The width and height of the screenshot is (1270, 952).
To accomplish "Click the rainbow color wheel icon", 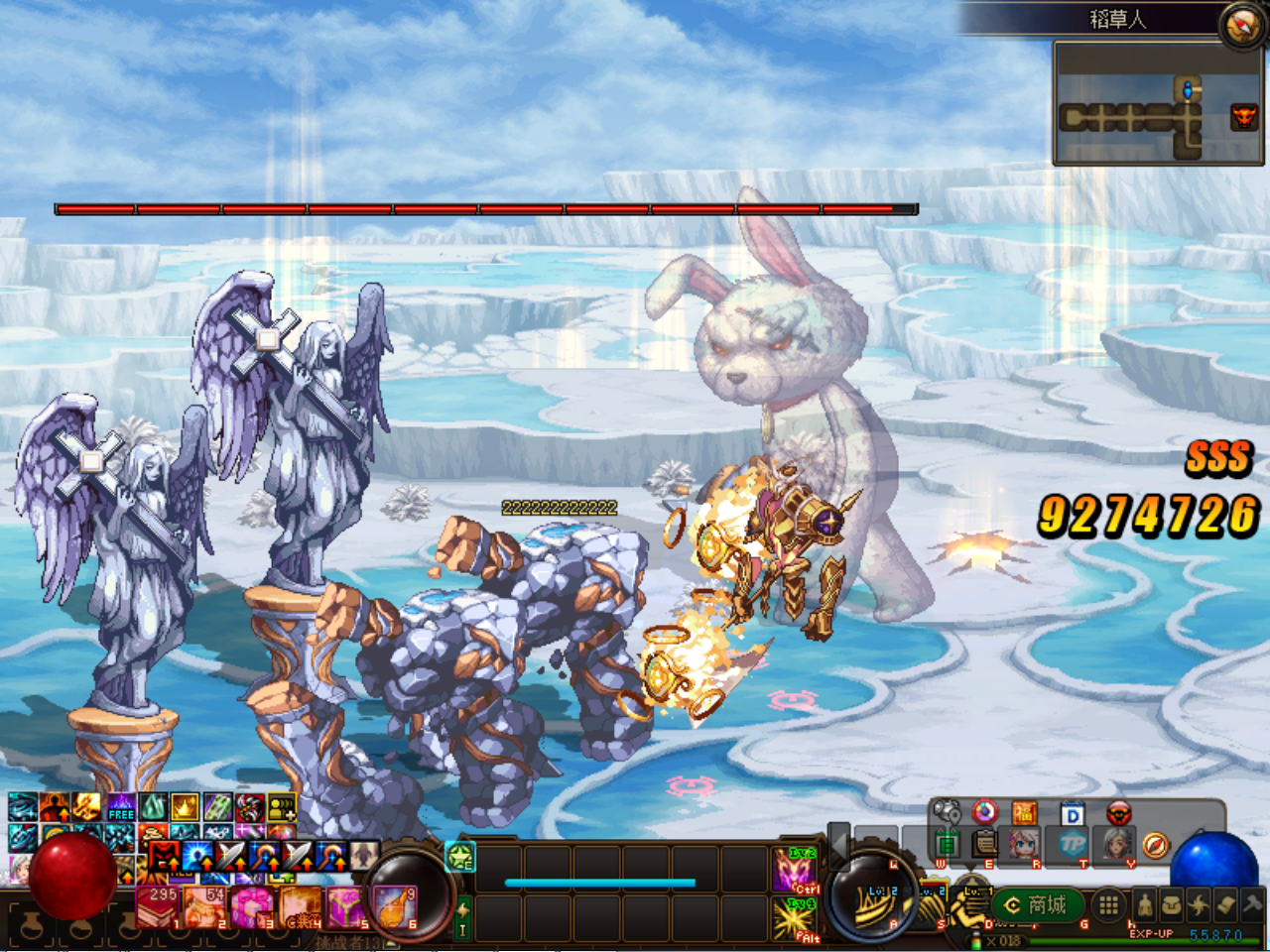I will (x=983, y=811).
